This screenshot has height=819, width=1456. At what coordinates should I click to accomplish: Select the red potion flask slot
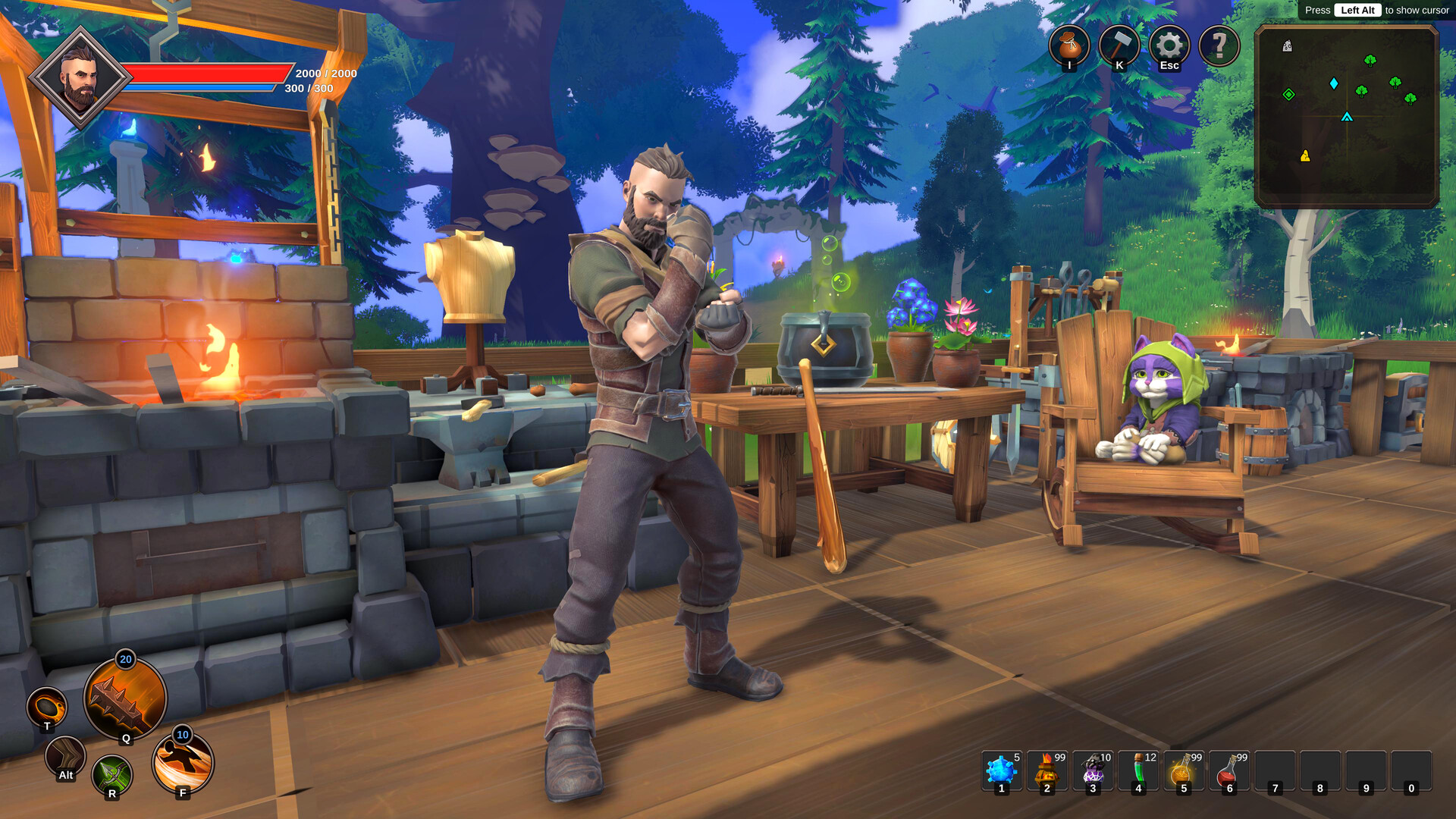(1229, 771)
